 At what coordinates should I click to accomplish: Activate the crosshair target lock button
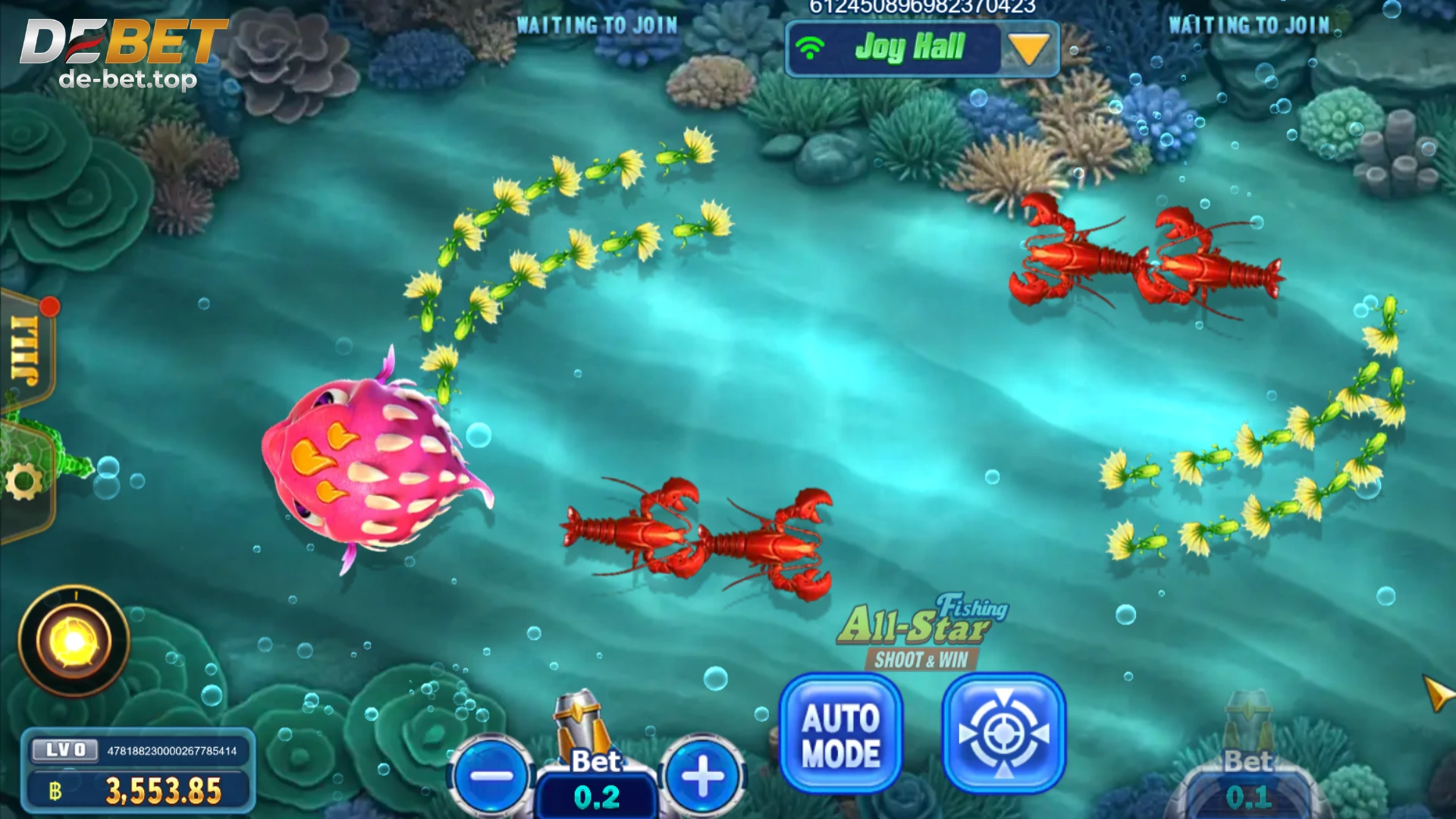pos(1003,734)
